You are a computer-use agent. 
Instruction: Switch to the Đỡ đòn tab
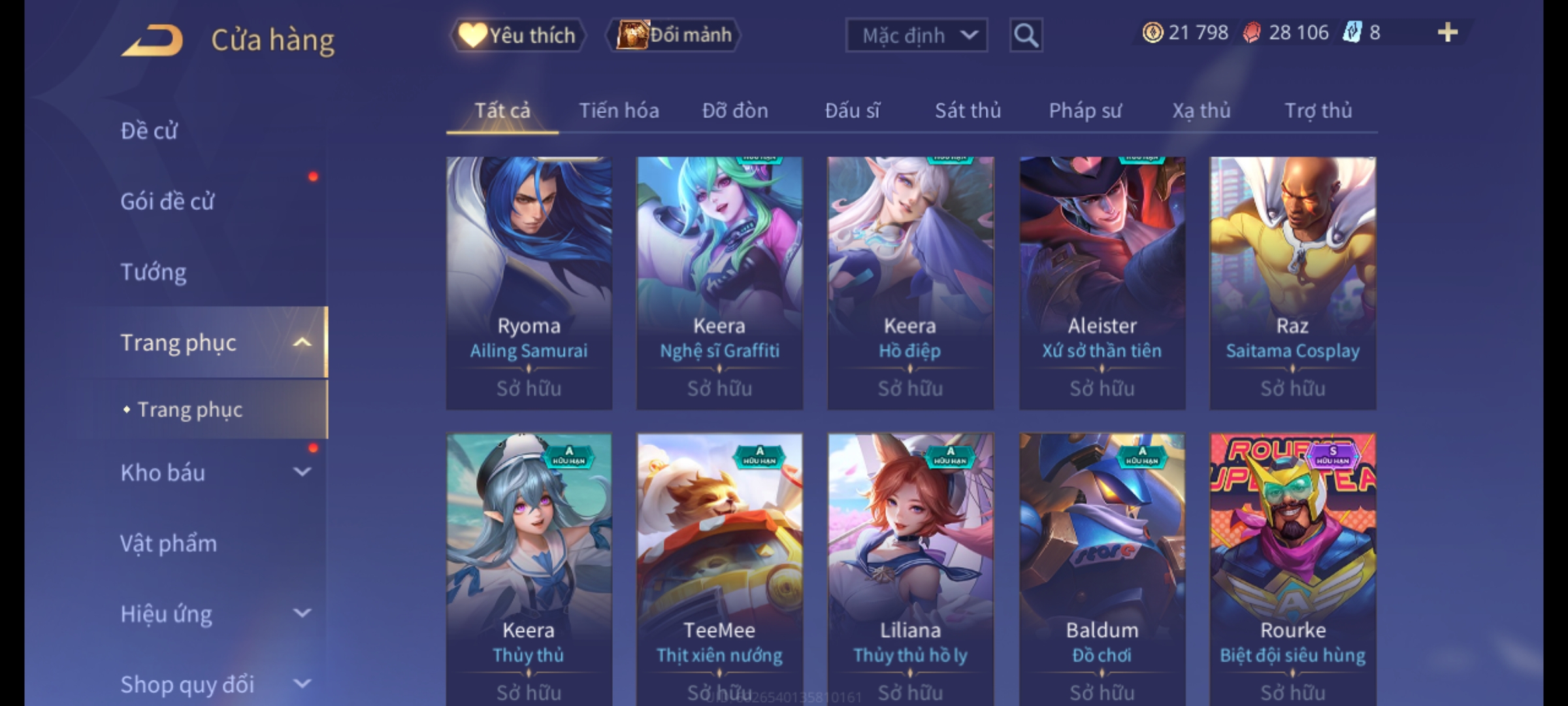735,111
